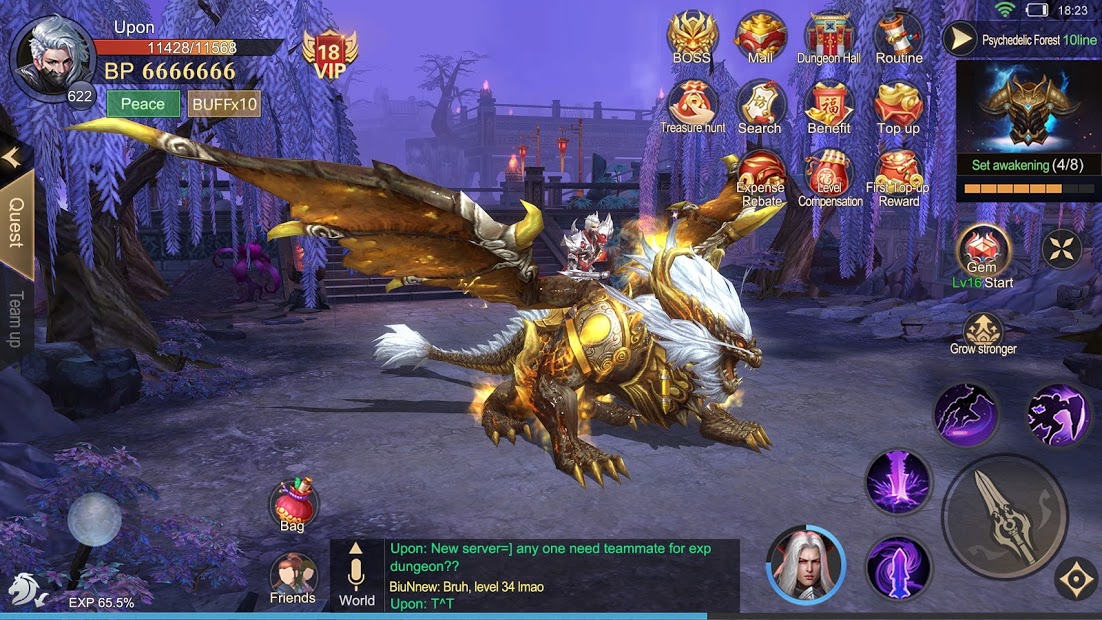Open the Benefit rewards
This screenshot has width=1102, height=620.
pos(829,106)
